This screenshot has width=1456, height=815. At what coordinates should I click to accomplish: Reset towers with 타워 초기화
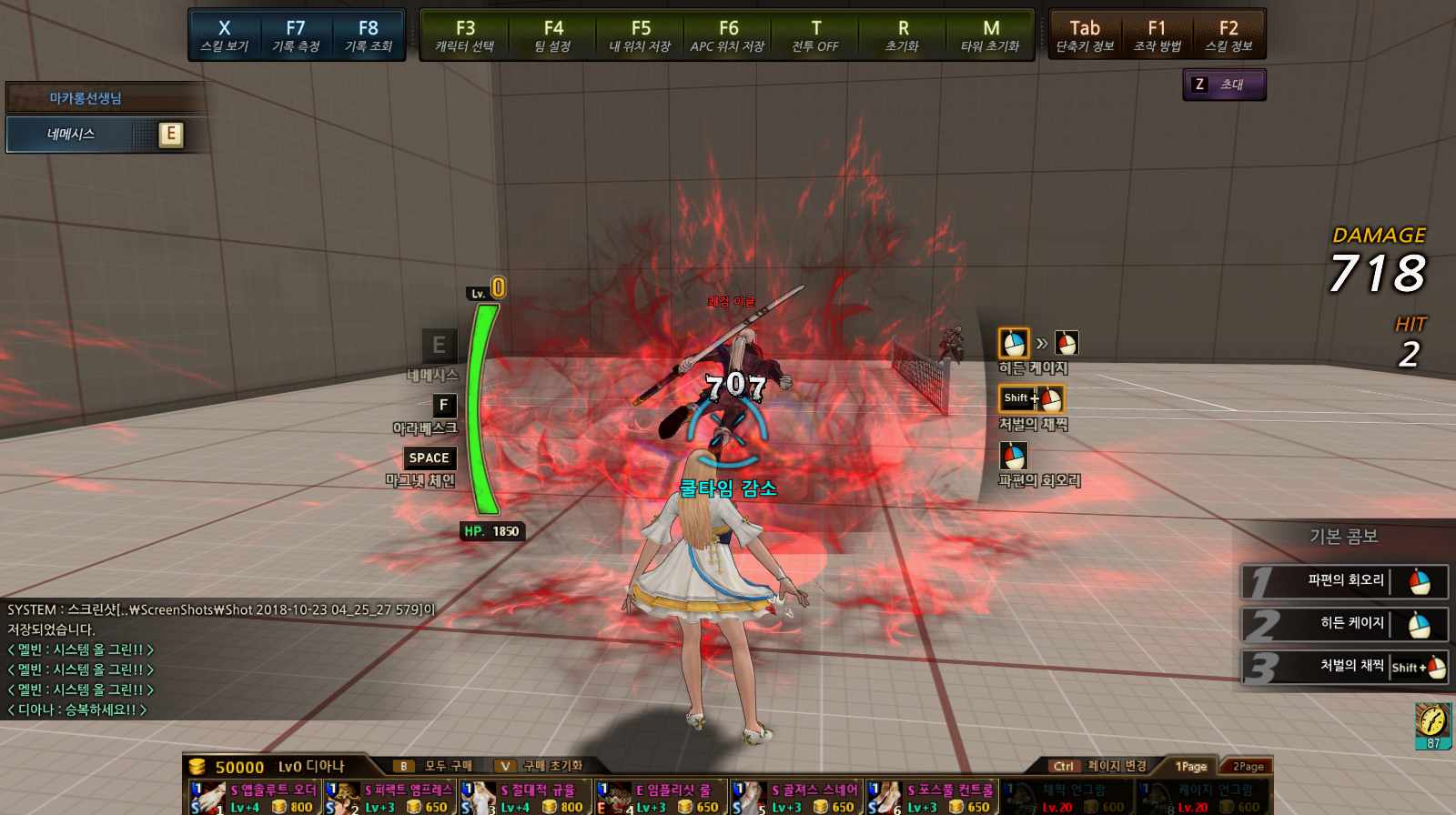(991, 35)
